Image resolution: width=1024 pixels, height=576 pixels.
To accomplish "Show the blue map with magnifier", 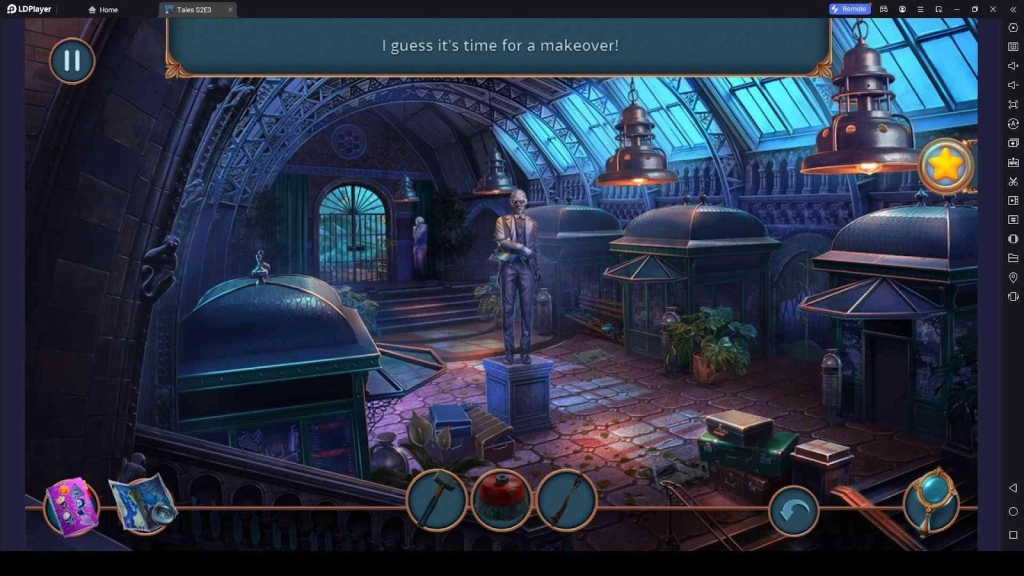I will pos(143,503).
